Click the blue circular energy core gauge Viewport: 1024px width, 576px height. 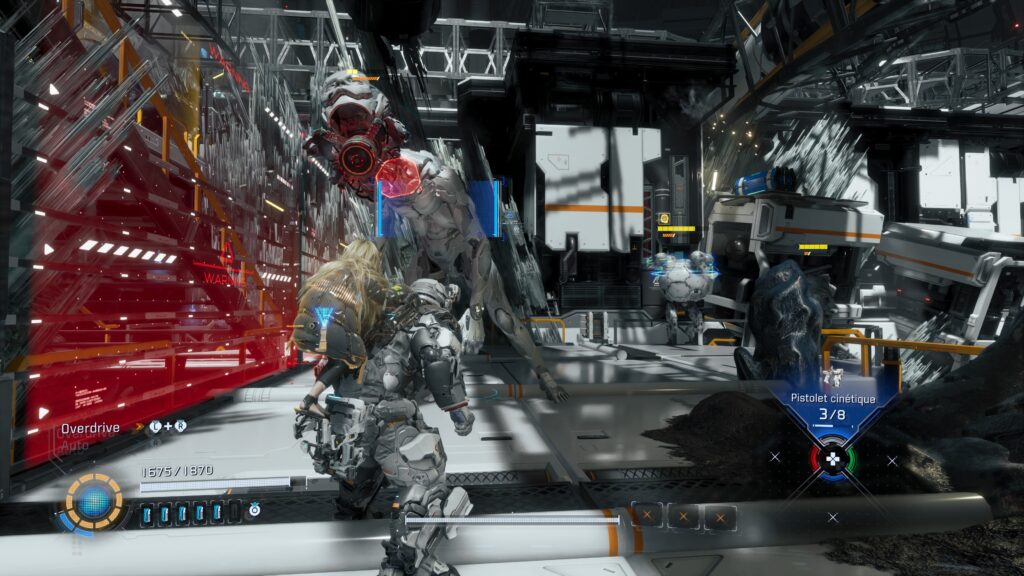click(95, 500)
